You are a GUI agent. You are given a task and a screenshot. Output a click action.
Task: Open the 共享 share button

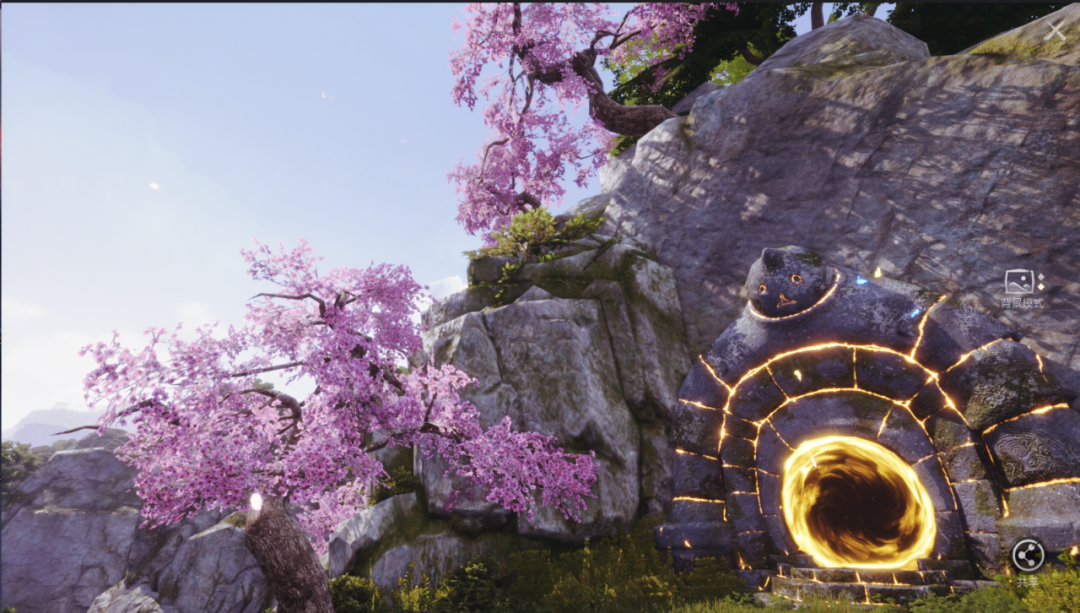pos(1028,555)
